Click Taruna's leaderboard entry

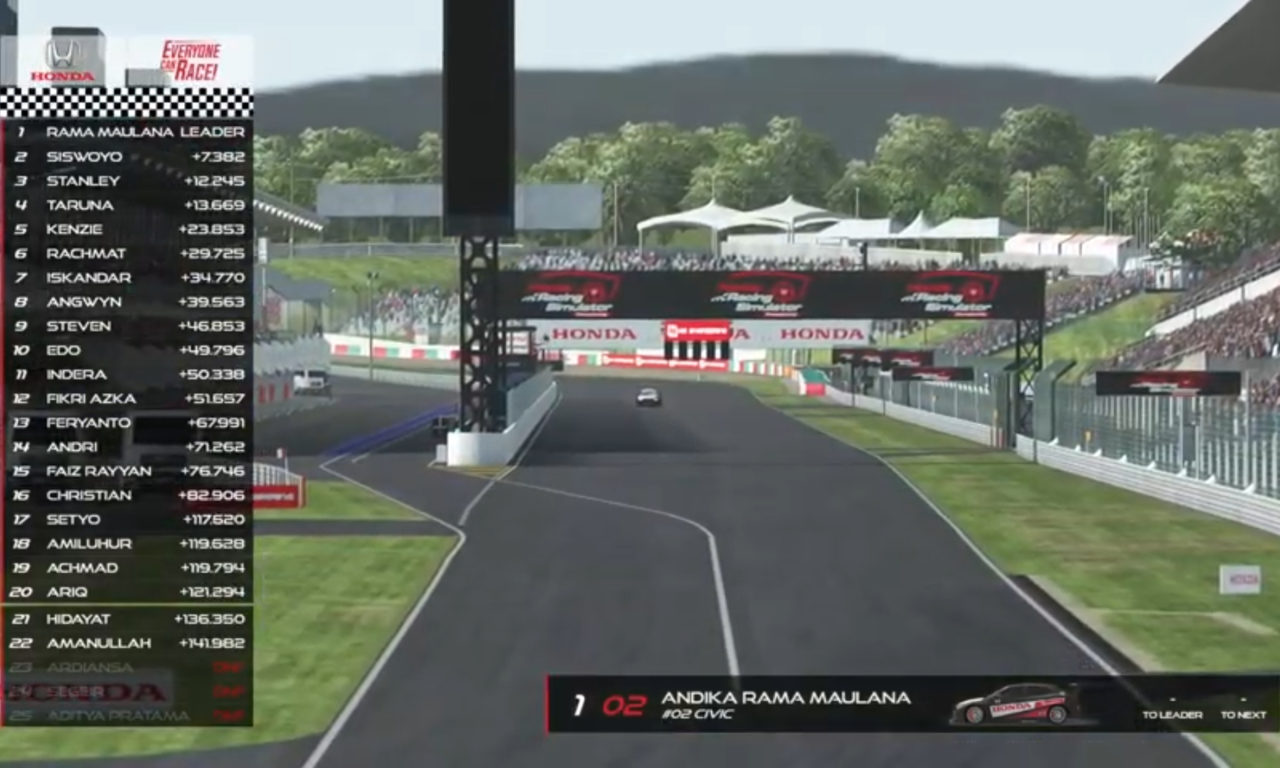click(128, 205)
